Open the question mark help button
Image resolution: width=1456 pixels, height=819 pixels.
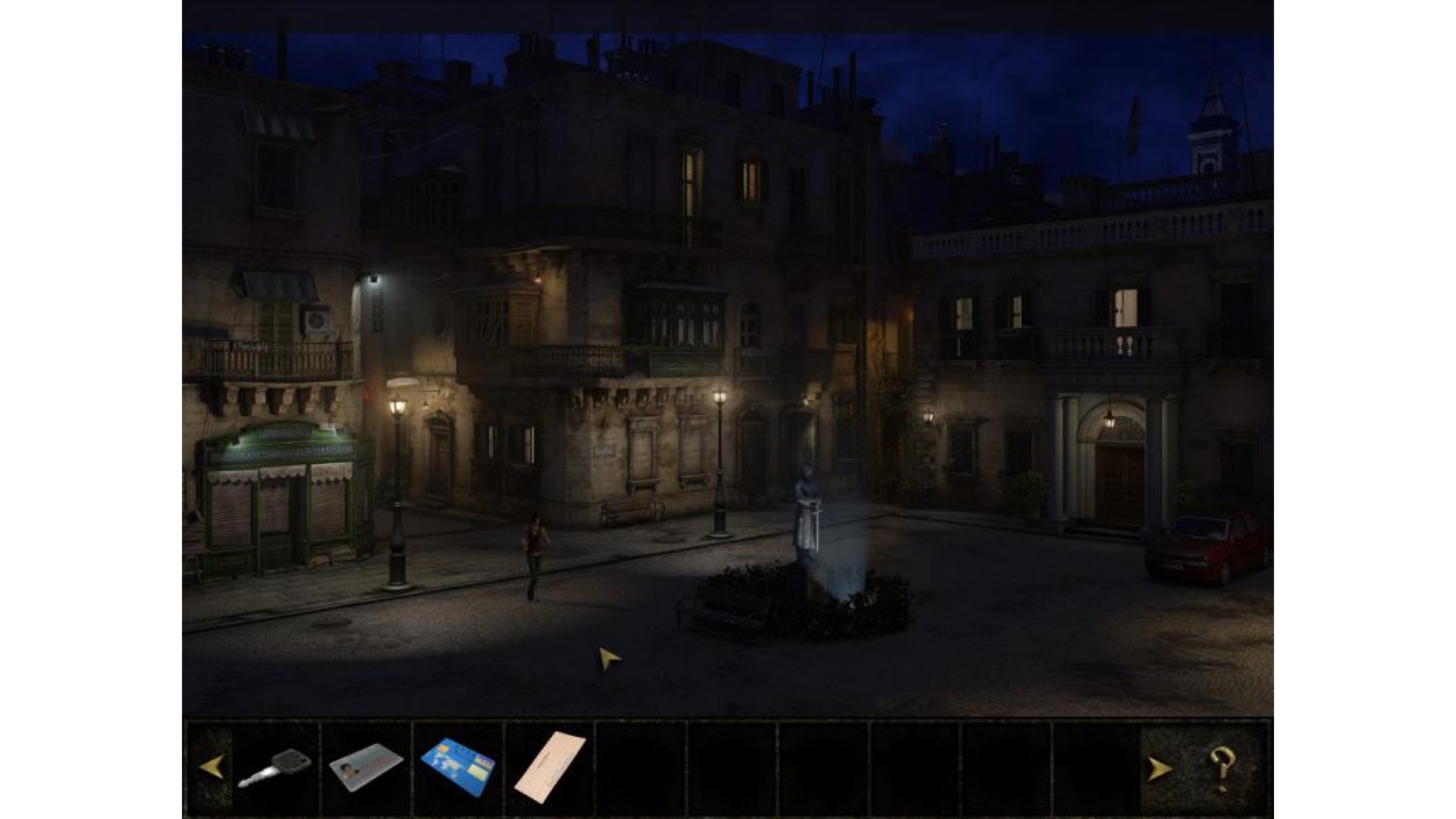pyautogui.click(x=1222, y=767)
